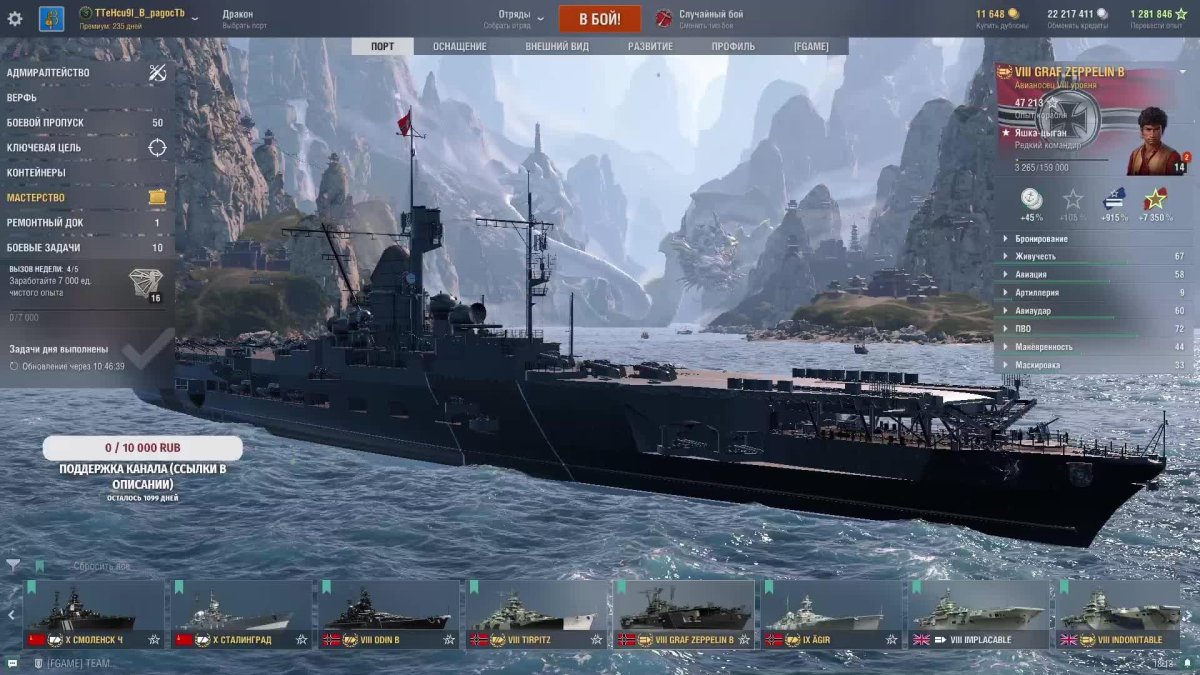
Task: Expand the Живучесть ship parameter row
Action: pyautogui.click(x=1092, y=257)
